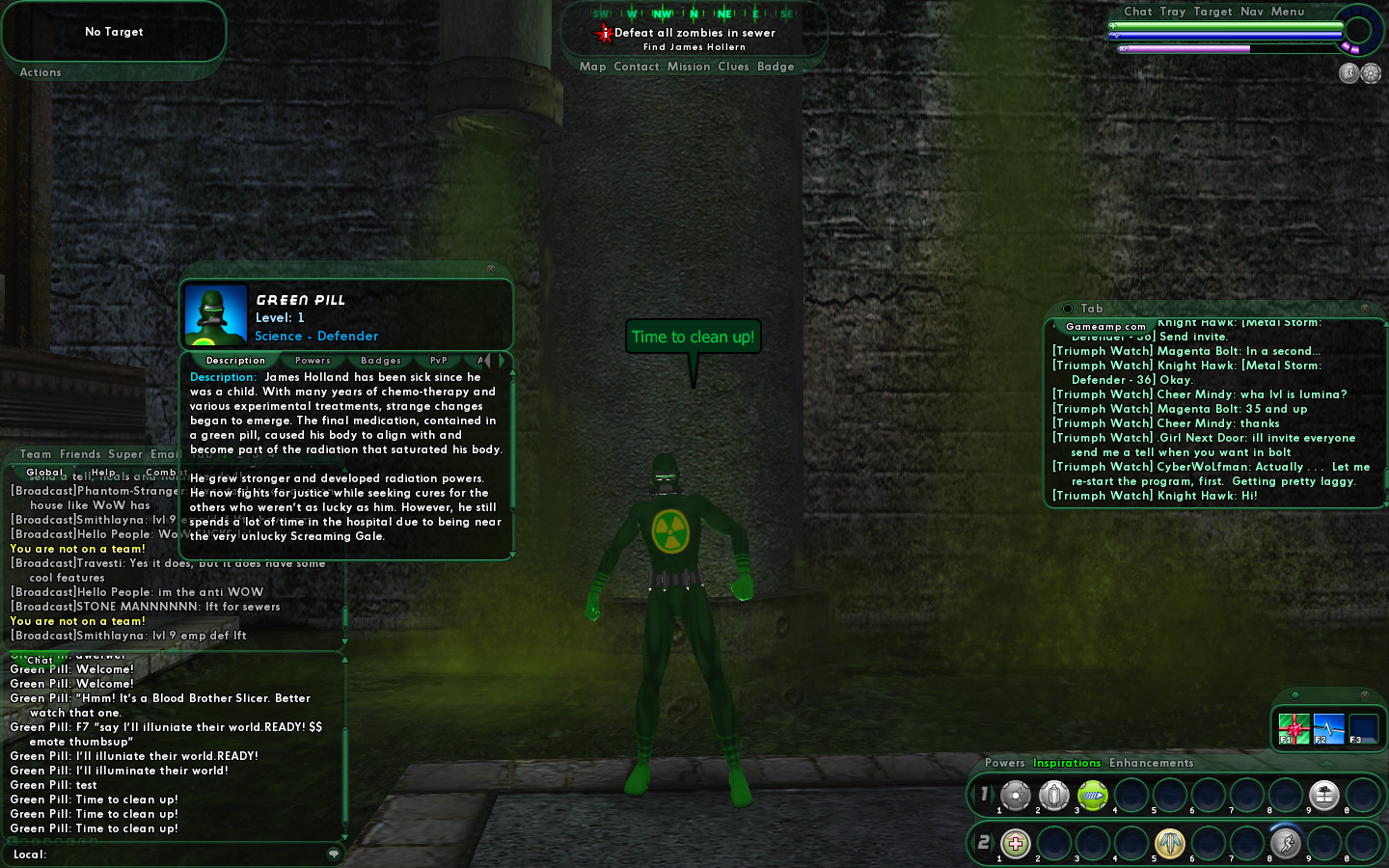This screenshot has width=1389, height=868.
Task: Activate the red cross heal power
Action: tap(1015, 844)
